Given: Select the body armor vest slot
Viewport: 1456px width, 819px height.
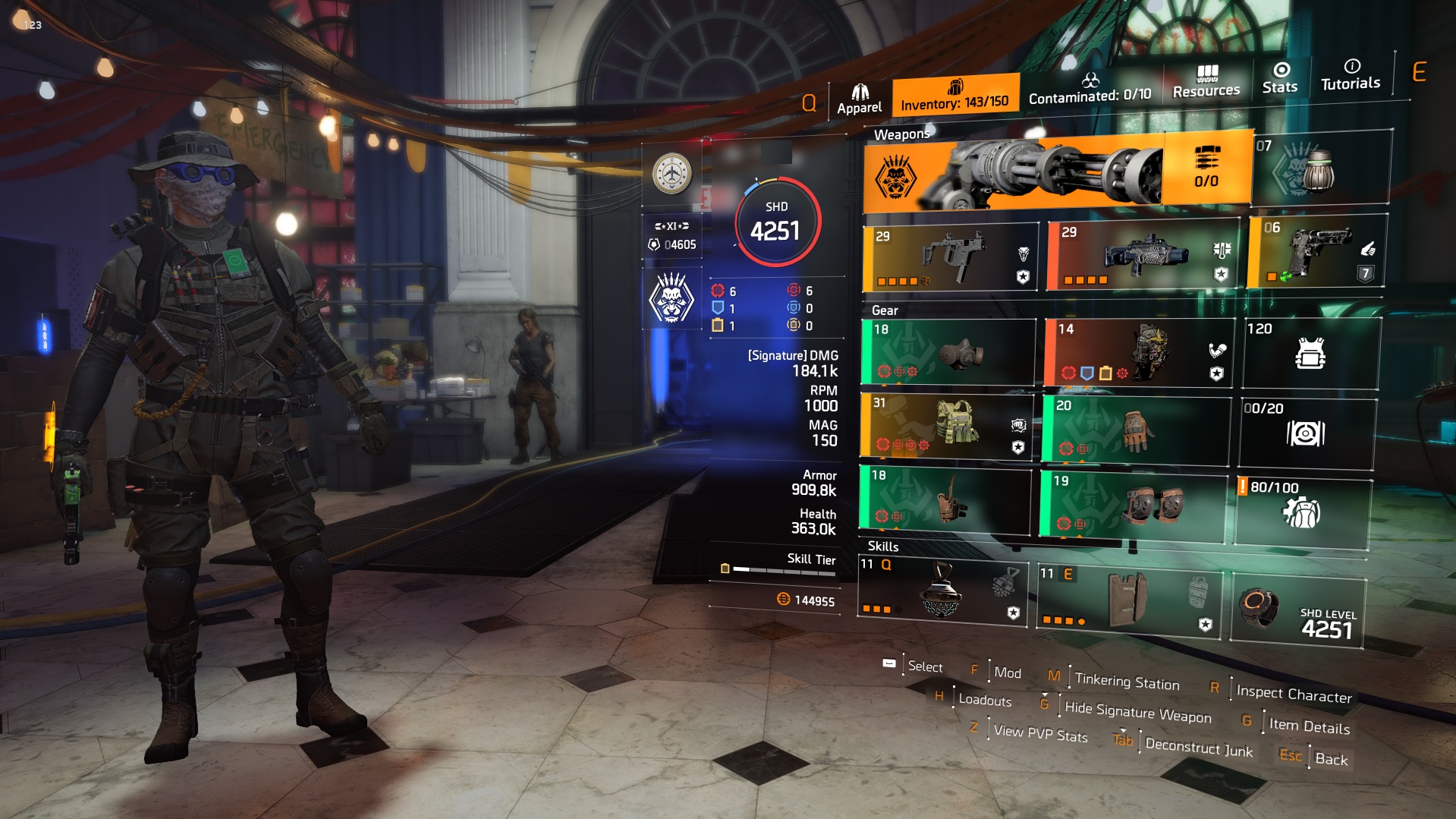Looking at the screenshot, I should pyautogui.click(x=1313, y=353).
